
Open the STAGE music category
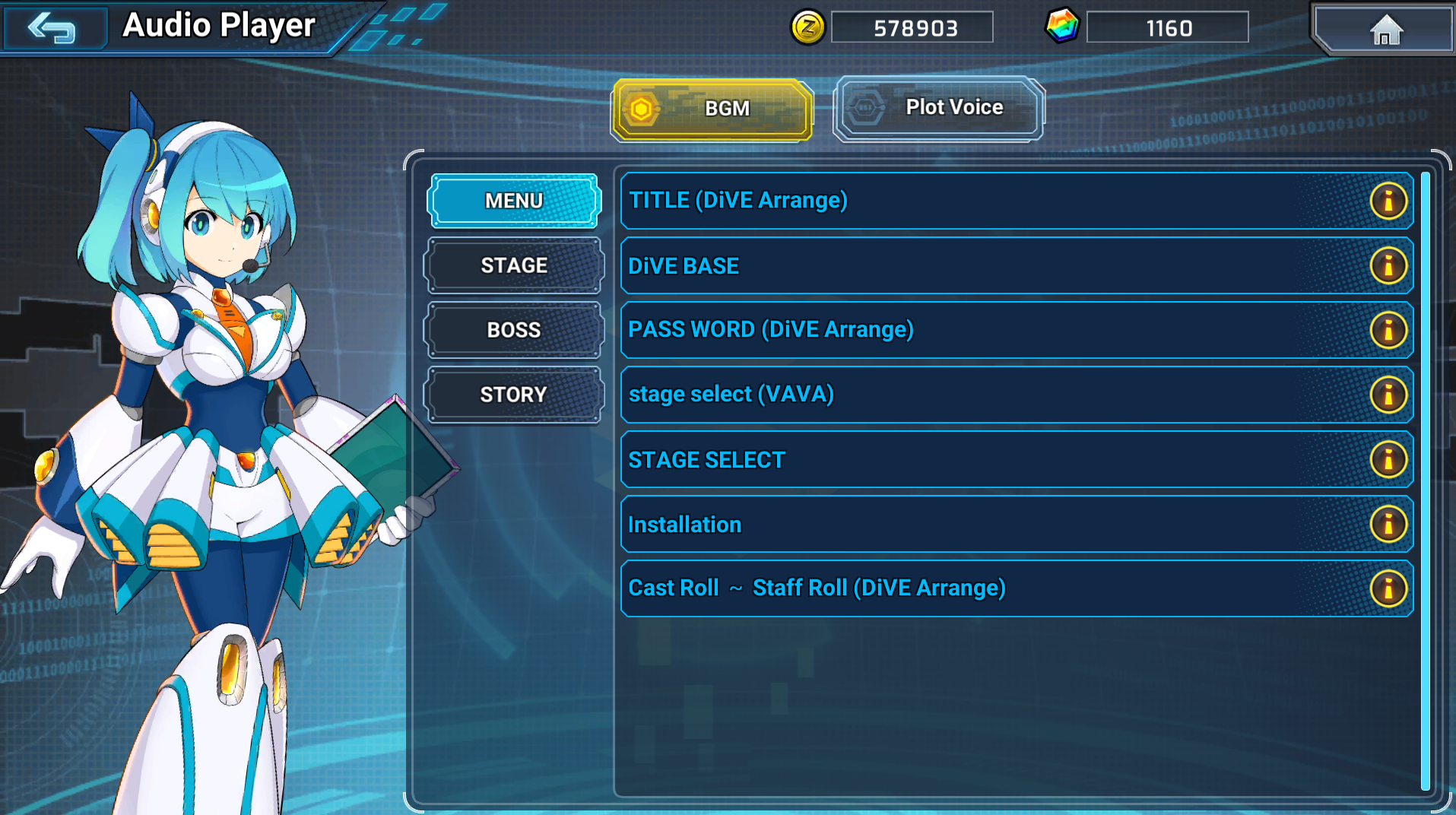(514, 265)
